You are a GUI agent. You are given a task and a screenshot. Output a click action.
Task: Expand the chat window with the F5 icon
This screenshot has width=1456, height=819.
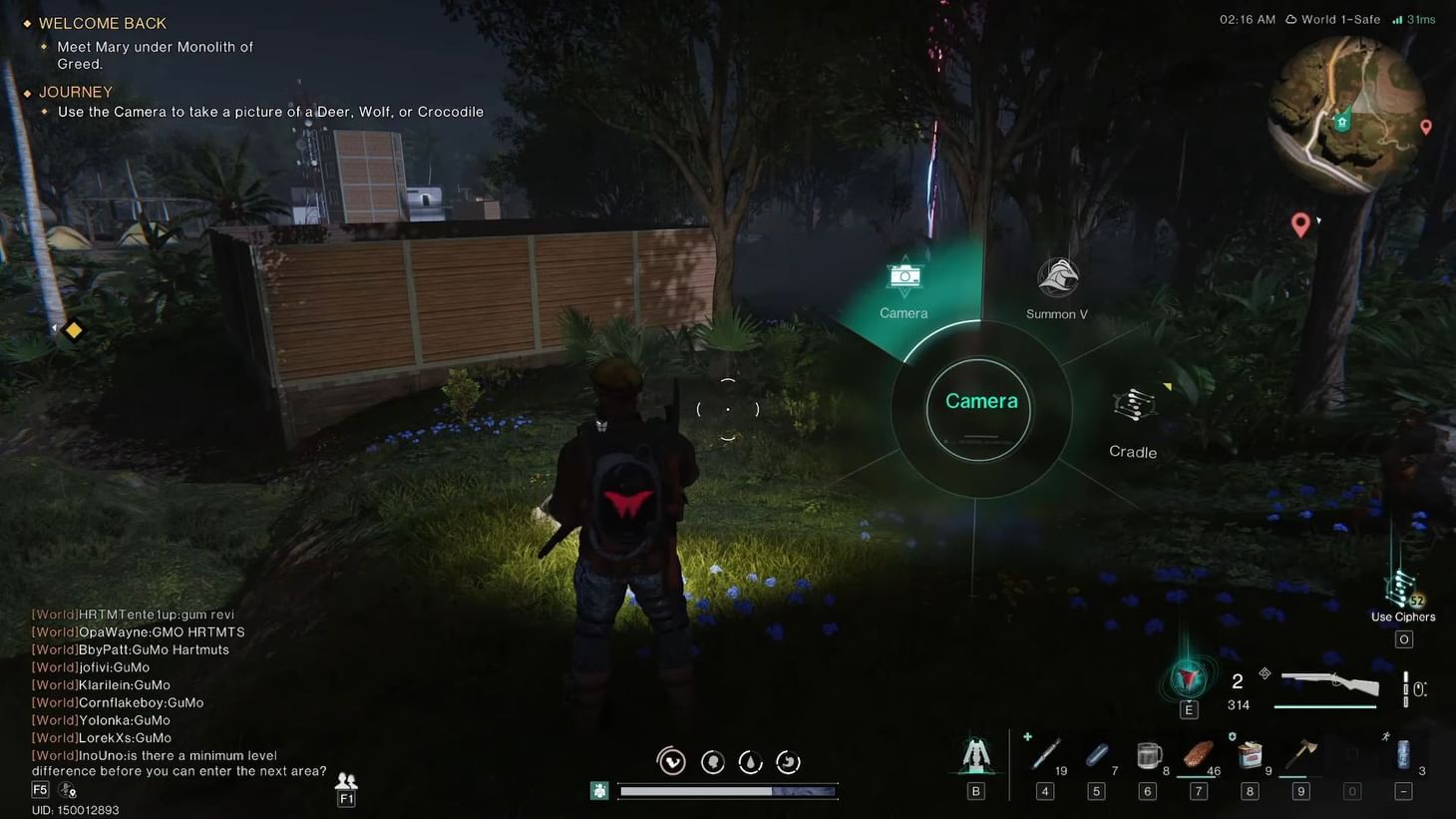tap(39, 789)
